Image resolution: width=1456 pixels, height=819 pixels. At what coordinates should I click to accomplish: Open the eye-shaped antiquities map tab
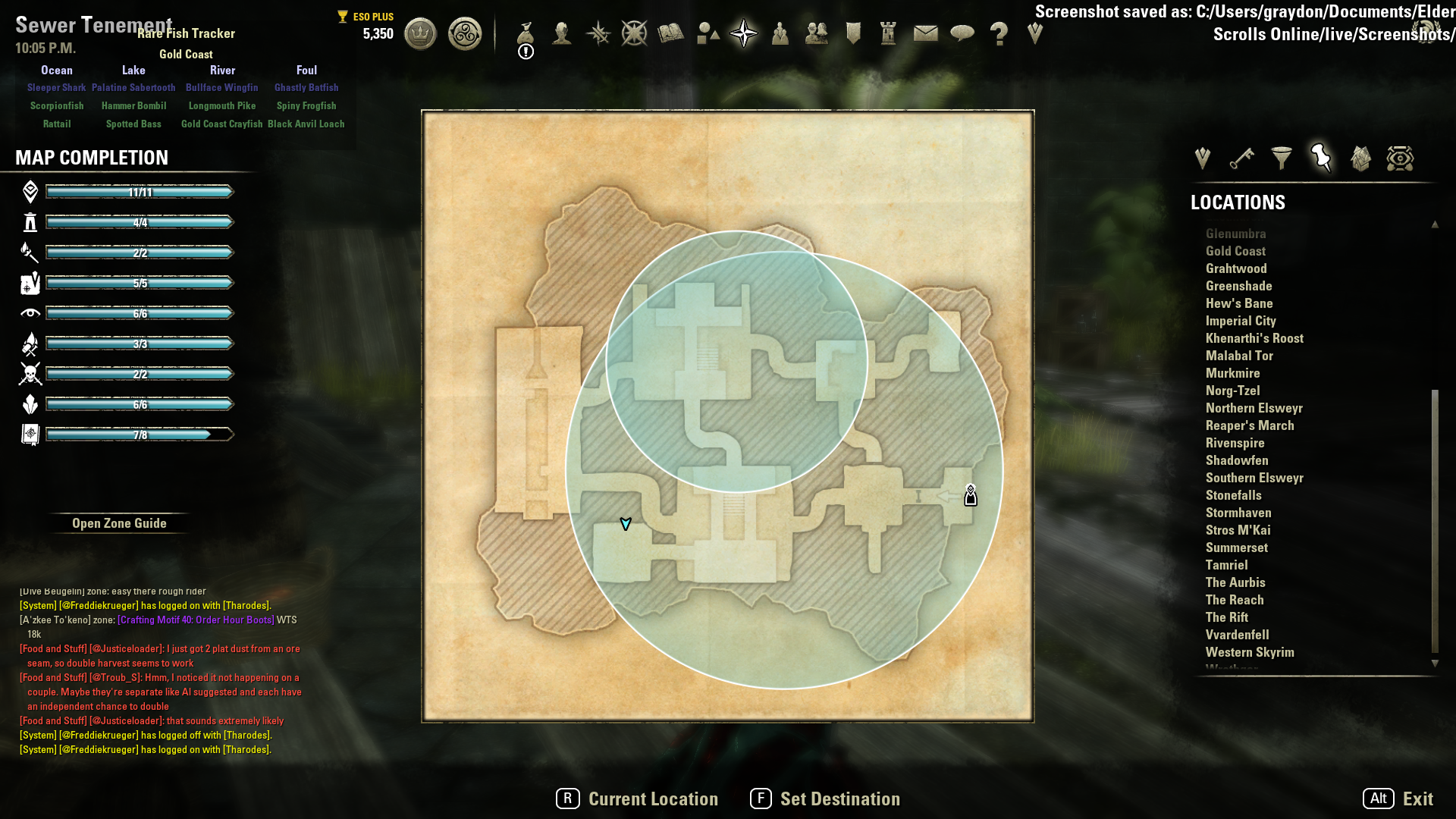click(x=1400, y=158)
